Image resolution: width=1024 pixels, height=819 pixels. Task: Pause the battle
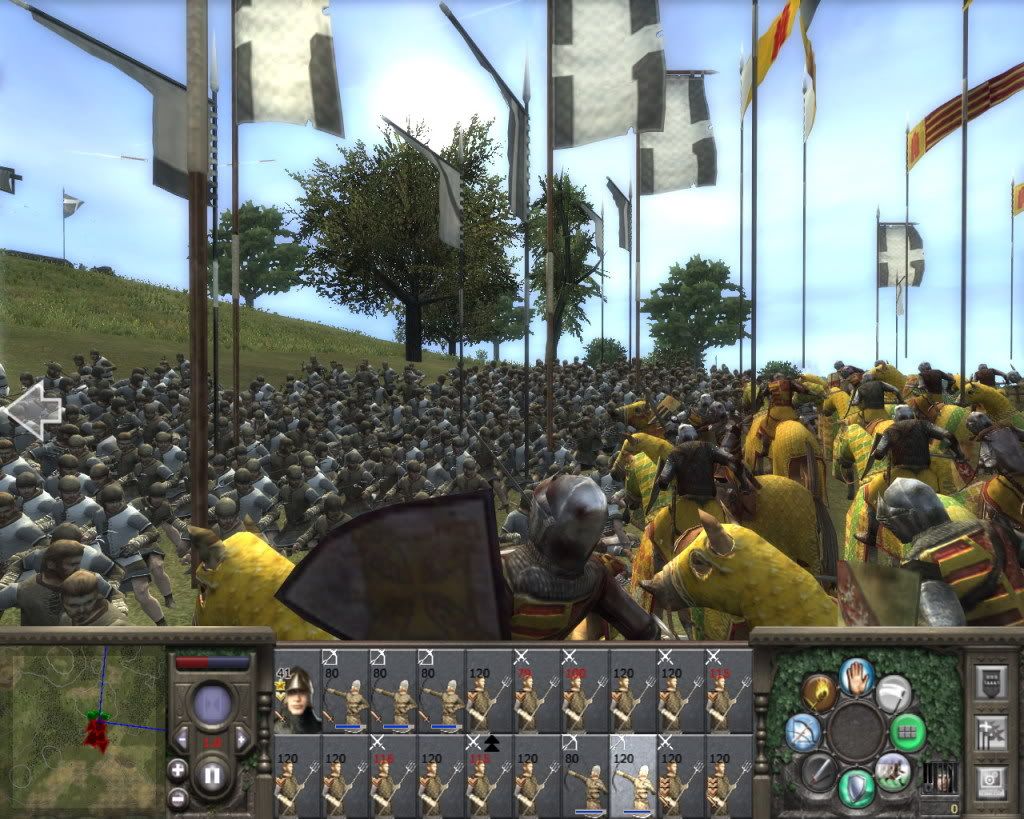(211, 775)
